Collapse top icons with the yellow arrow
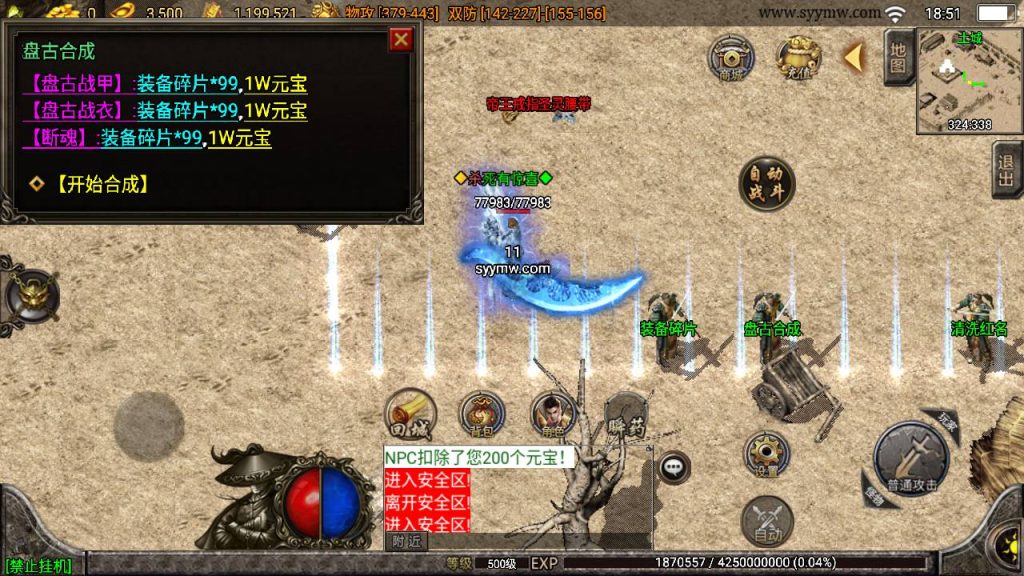Viewport: 1024px width, 576px height. click(x=853, y=57)
